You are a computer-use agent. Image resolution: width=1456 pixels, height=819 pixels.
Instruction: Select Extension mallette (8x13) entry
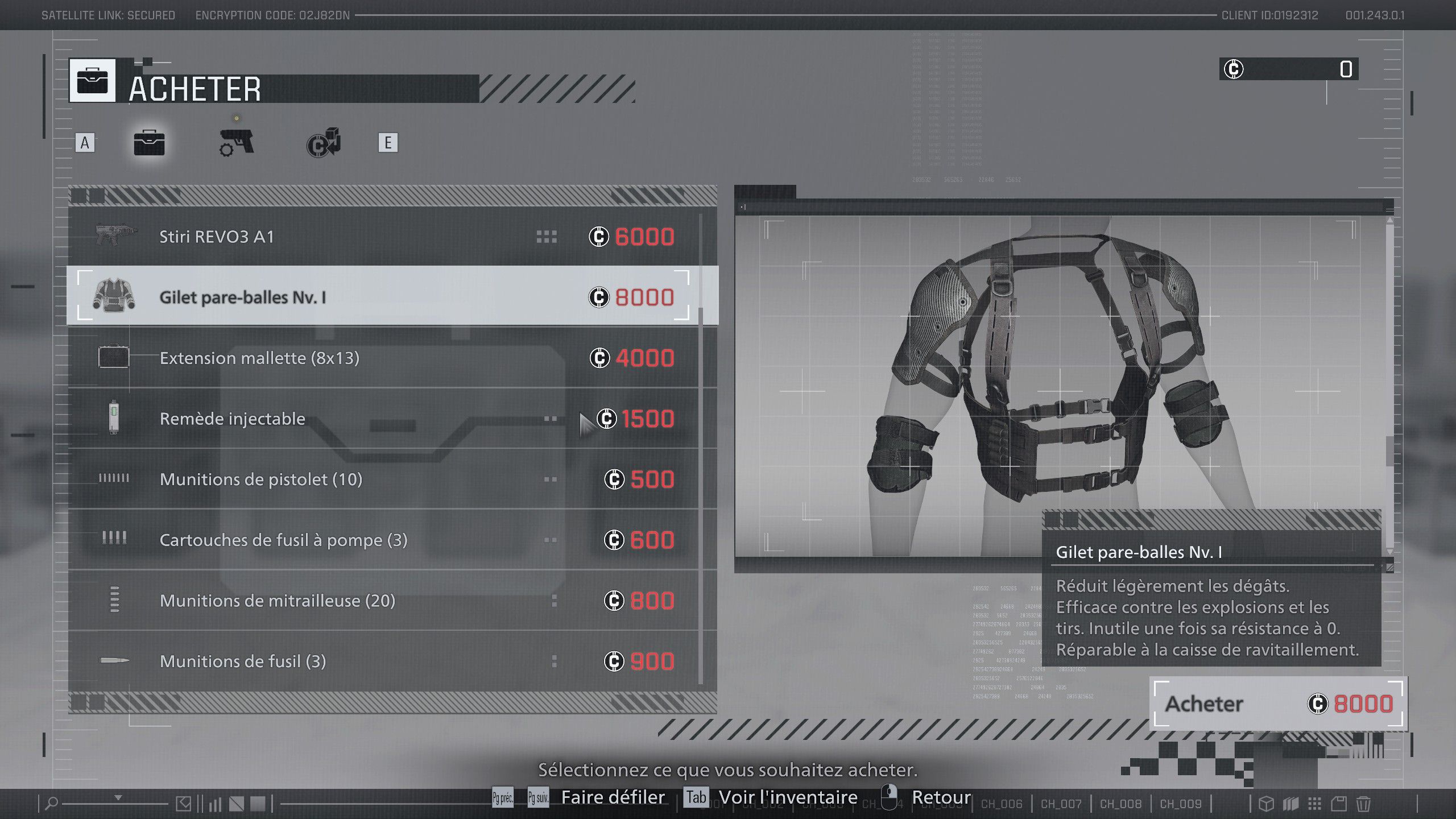point(387,358)
